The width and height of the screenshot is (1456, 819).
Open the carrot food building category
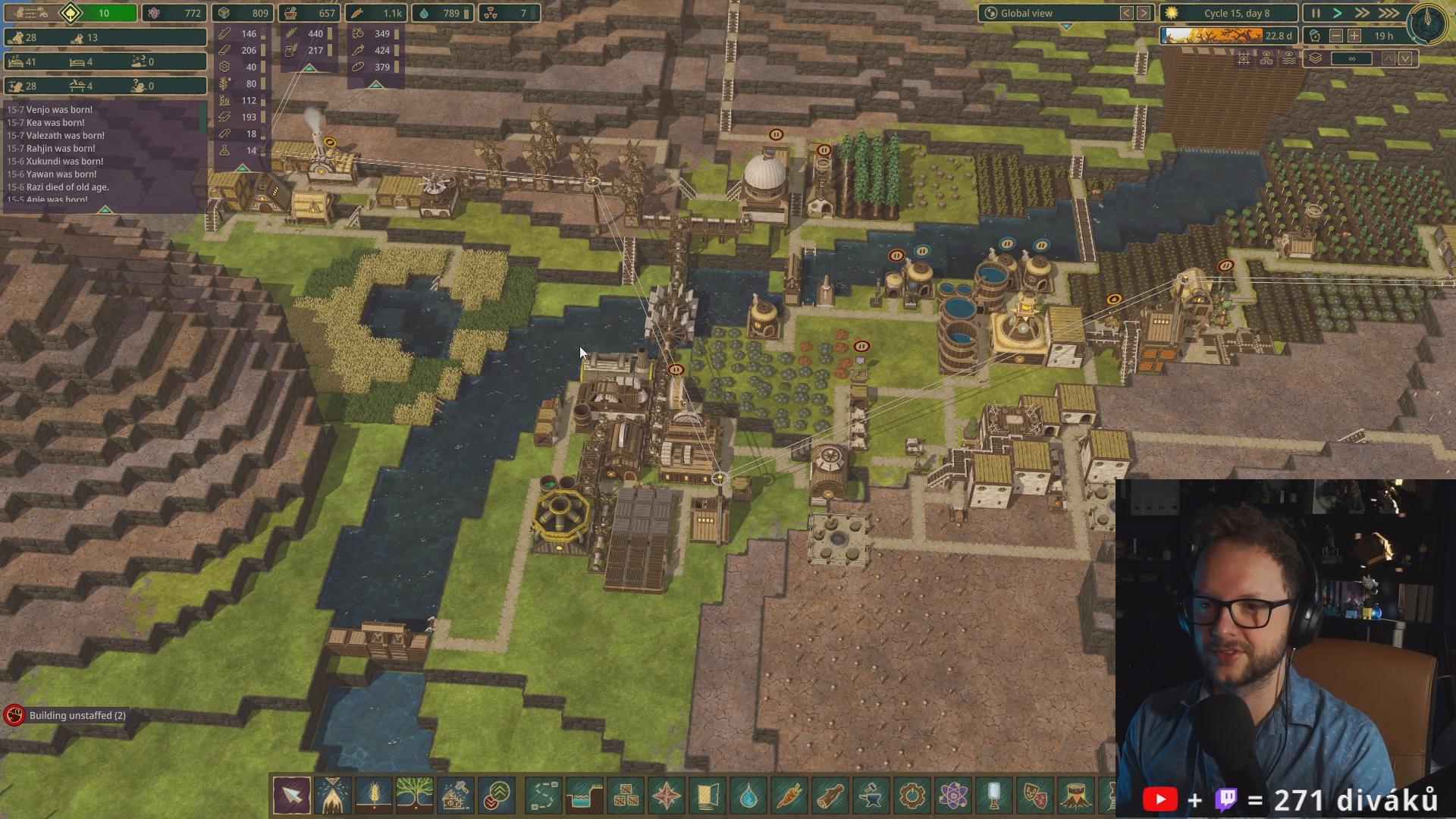pos(789,795)
